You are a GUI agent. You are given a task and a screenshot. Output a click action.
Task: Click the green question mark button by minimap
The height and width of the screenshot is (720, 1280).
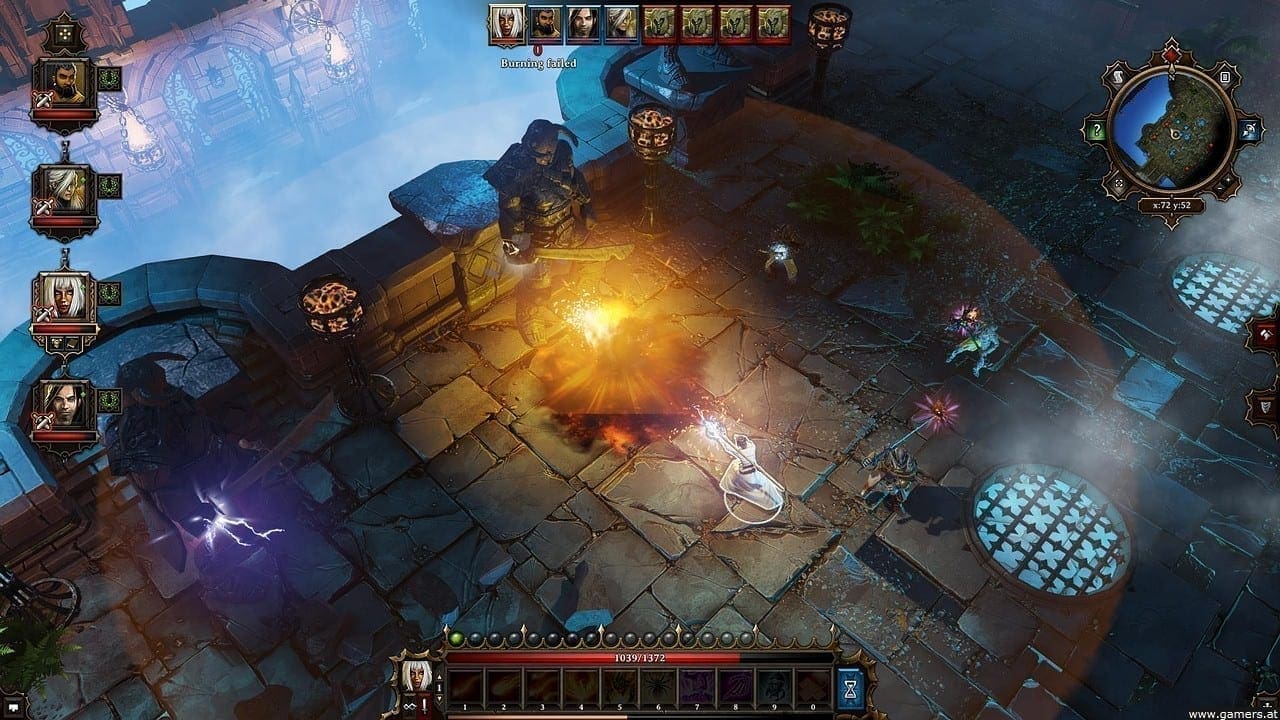(x=1097, y=131)
